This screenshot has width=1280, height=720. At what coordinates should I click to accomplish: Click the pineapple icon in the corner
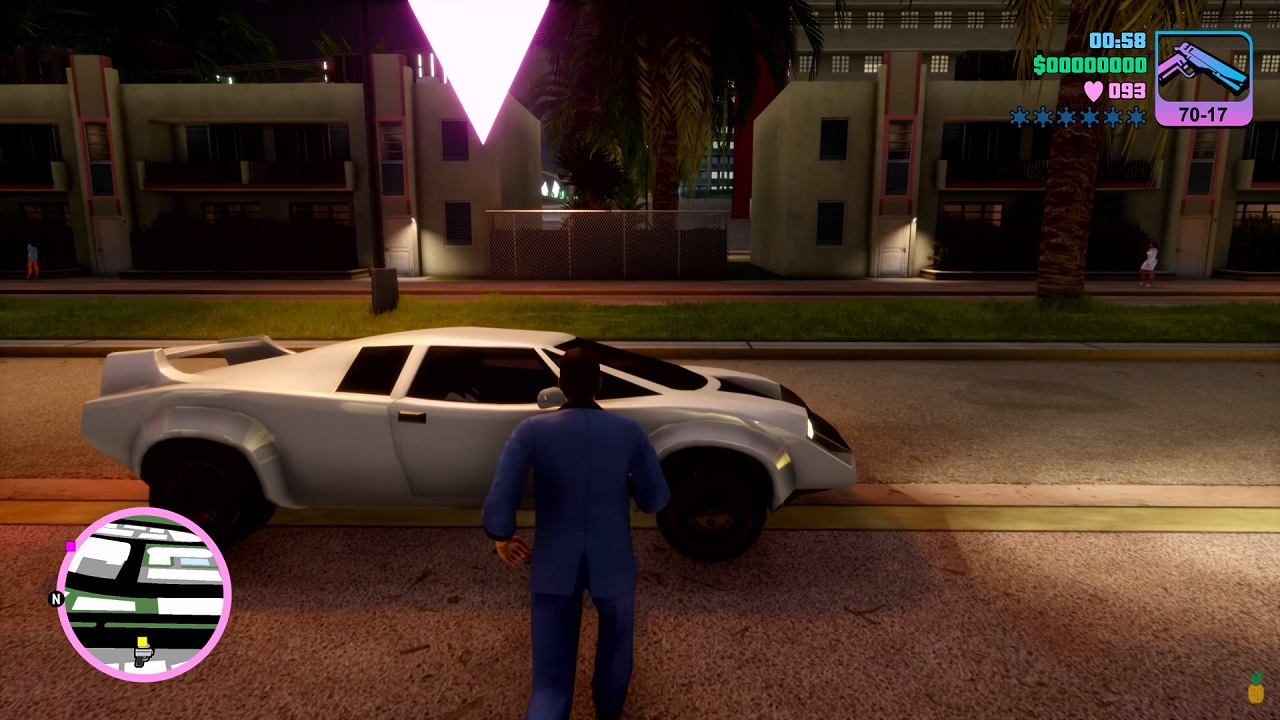tap(1256, 689)
